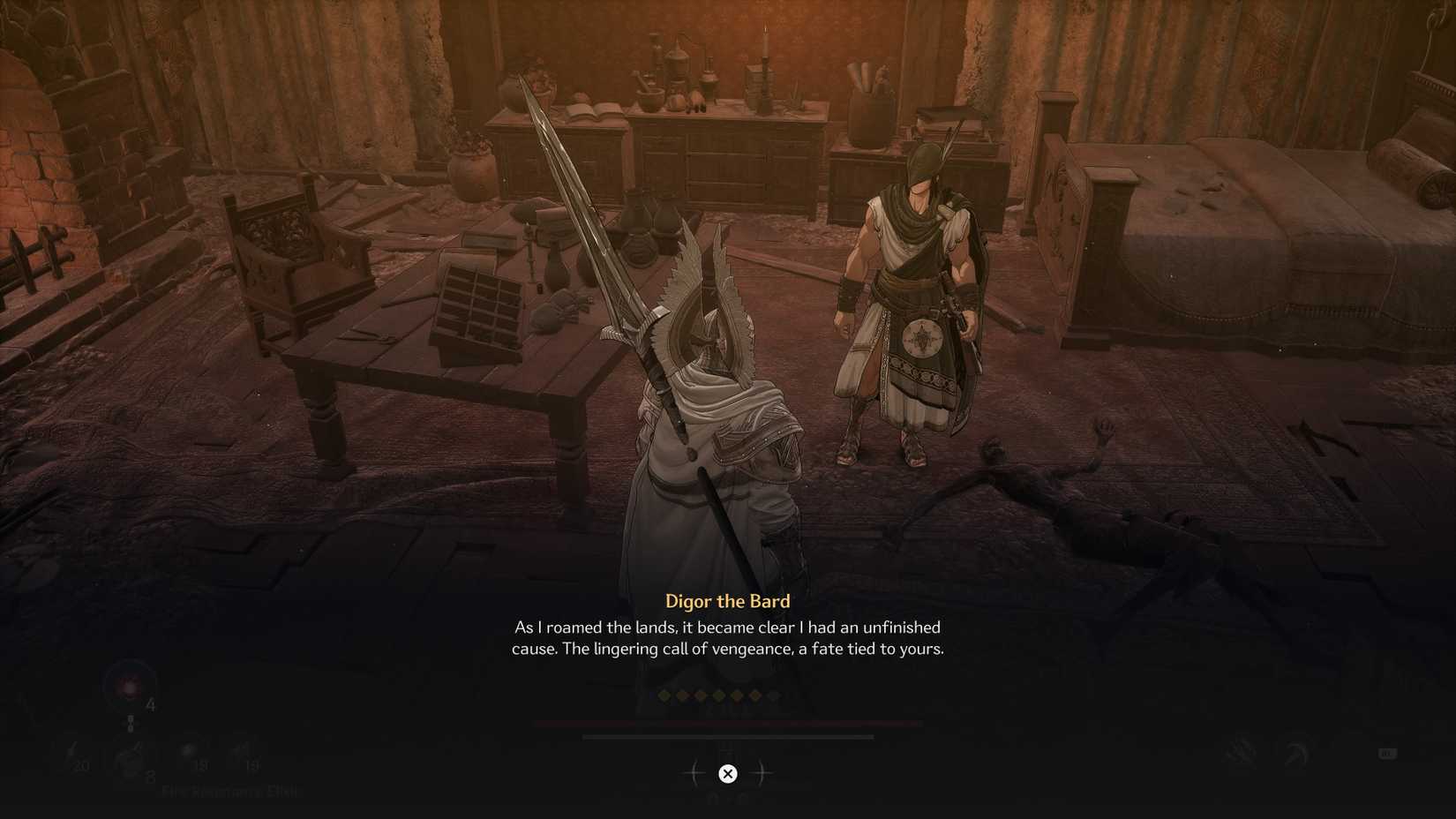1456x819 pixels.
Task: Click the left arrow beside the X button
Action: point(694,773)
